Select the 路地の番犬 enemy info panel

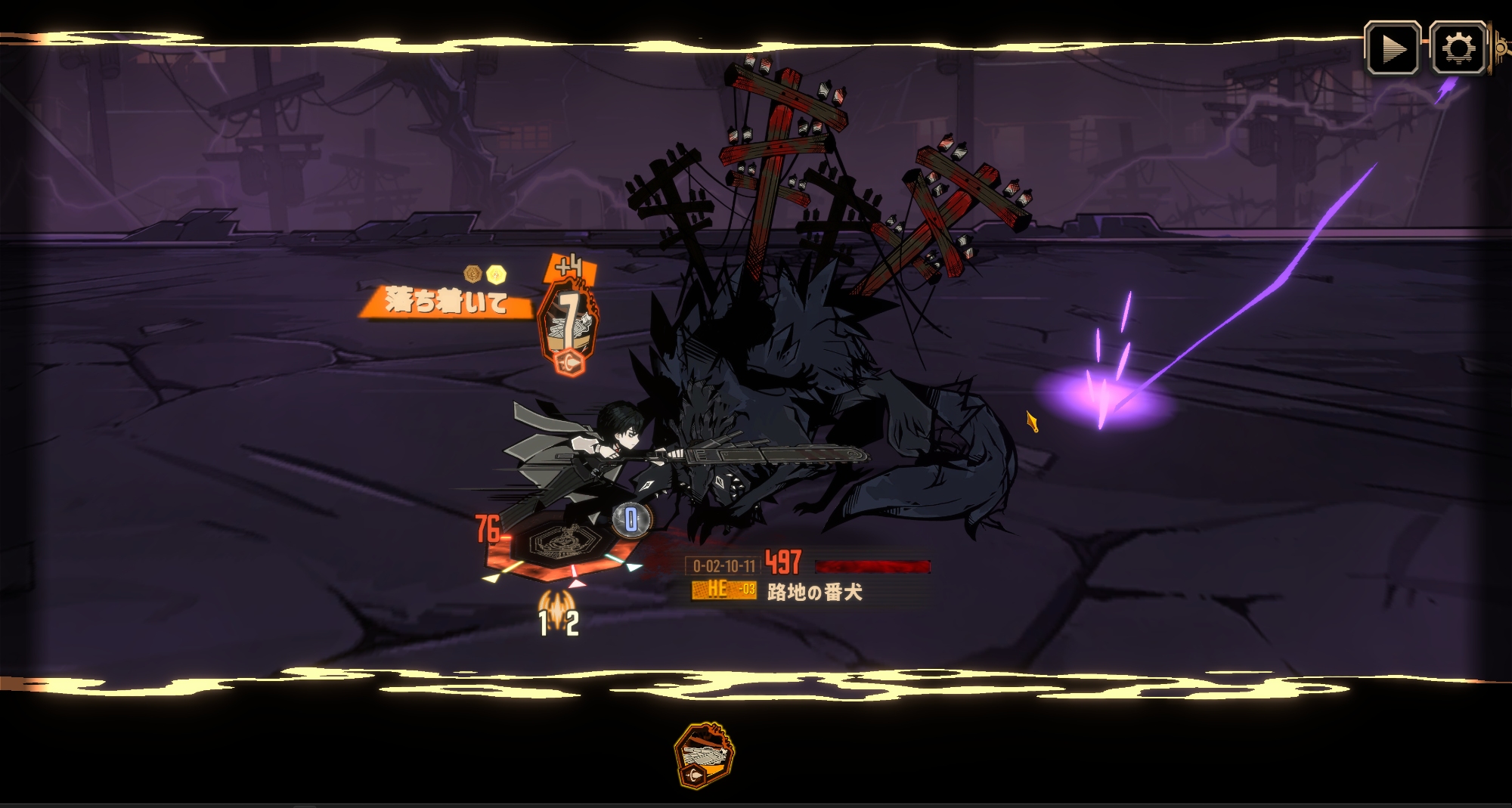point(809,577)
